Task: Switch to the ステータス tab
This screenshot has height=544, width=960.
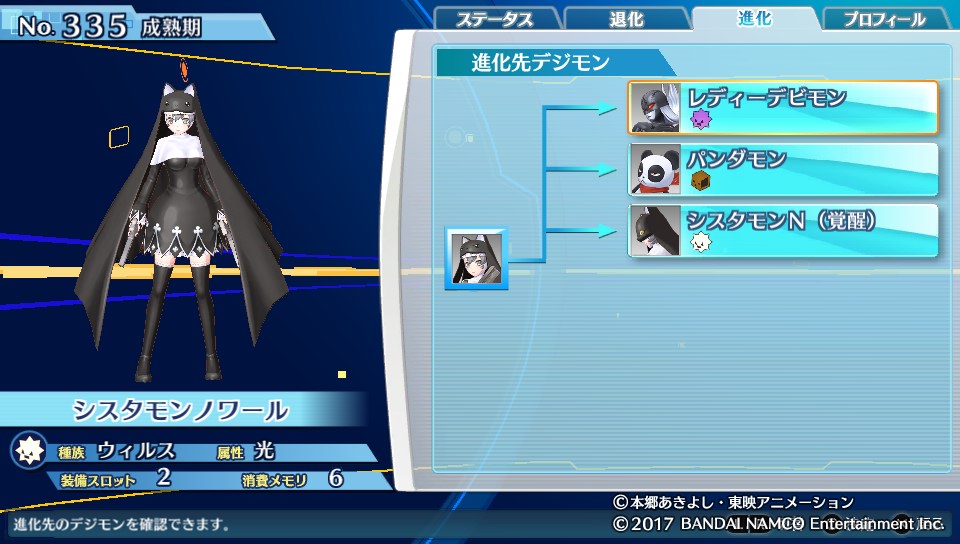Action: (x=494, y=20)
